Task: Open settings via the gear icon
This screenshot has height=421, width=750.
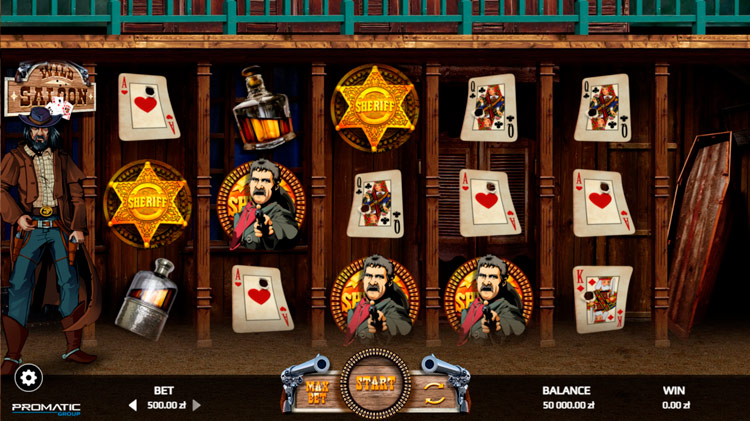Action: tap(28, 377)
